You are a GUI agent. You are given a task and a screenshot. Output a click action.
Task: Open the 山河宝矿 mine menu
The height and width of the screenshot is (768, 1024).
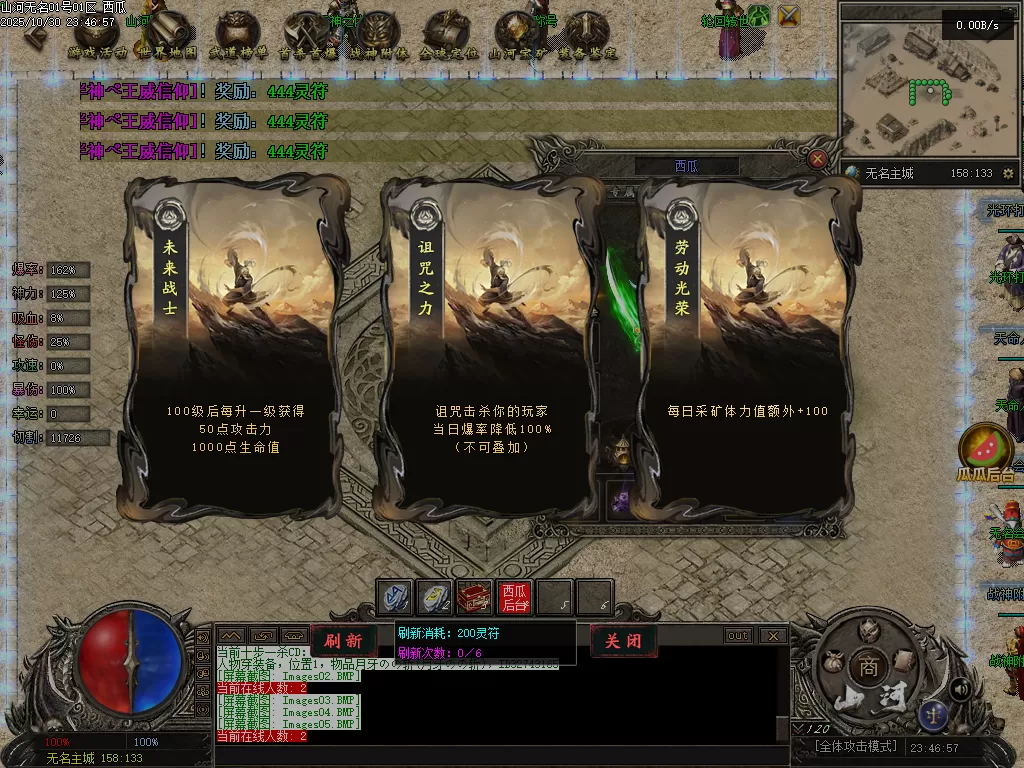[x=518, y=36]
